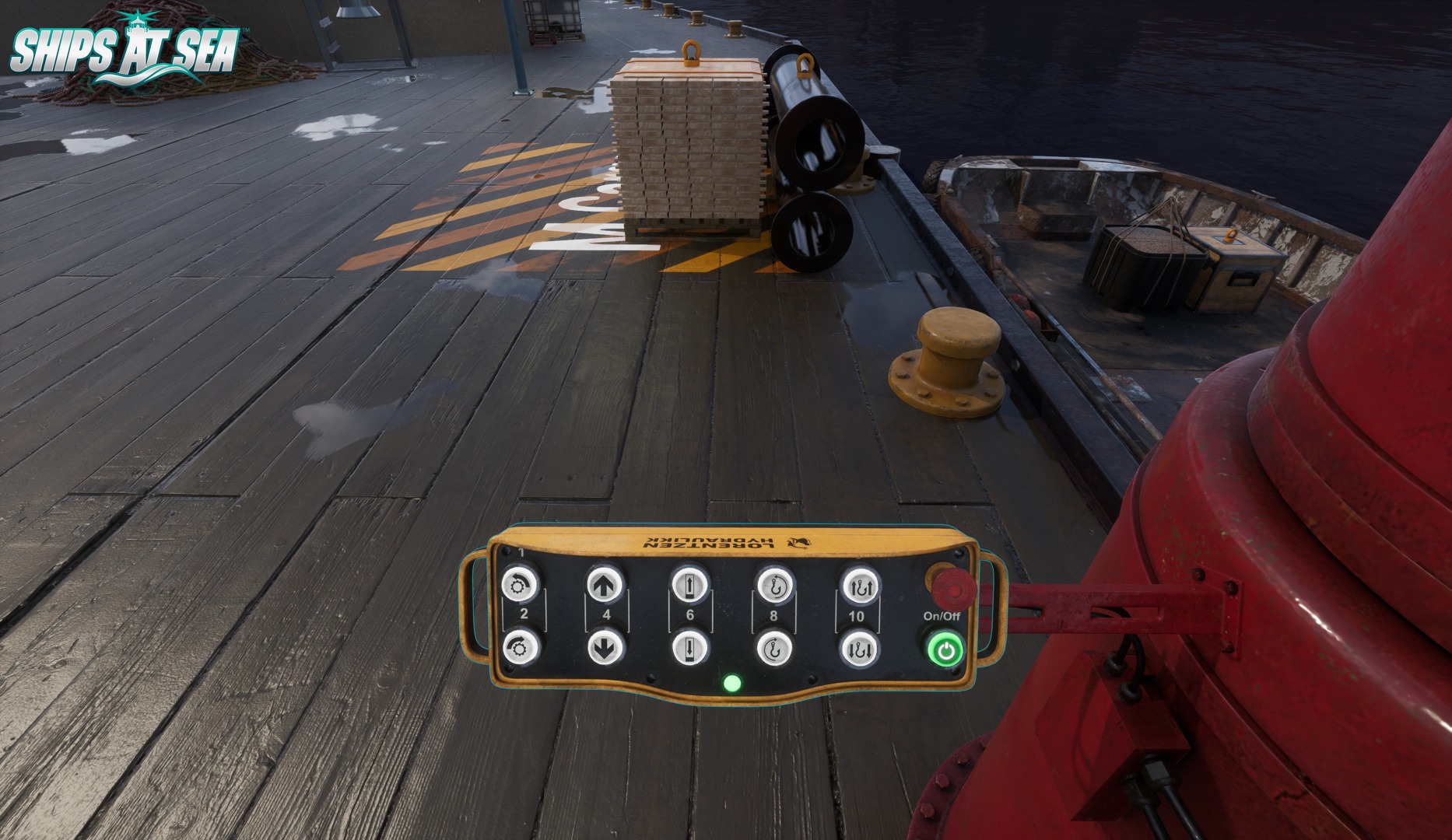The width and height of the screenshot is (1452, 840).
Task: Activate the clockwise gear rotation button
Action: pyautogui.click(x=520, y=647)
